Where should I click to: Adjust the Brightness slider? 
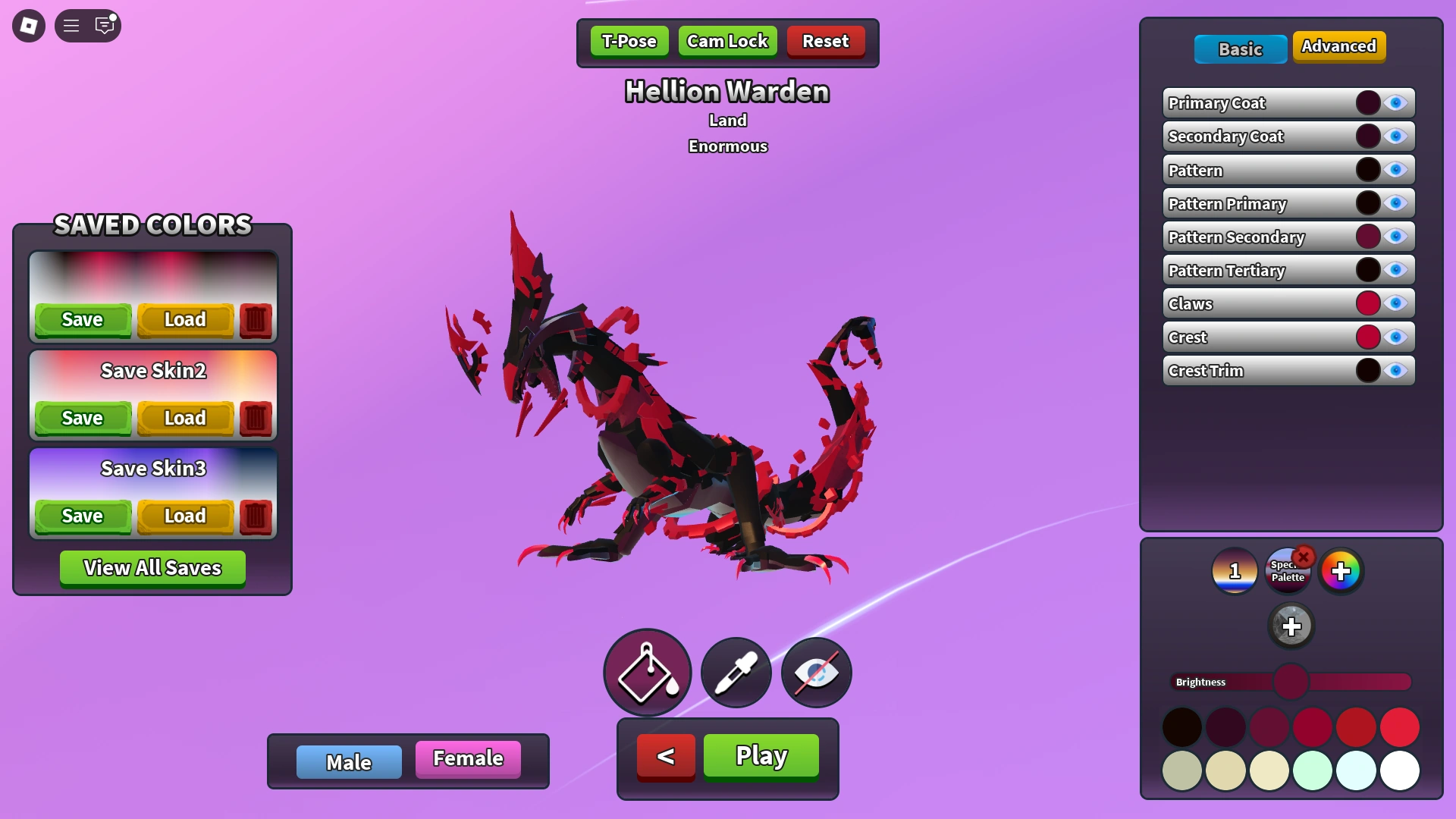(1289, 682)
